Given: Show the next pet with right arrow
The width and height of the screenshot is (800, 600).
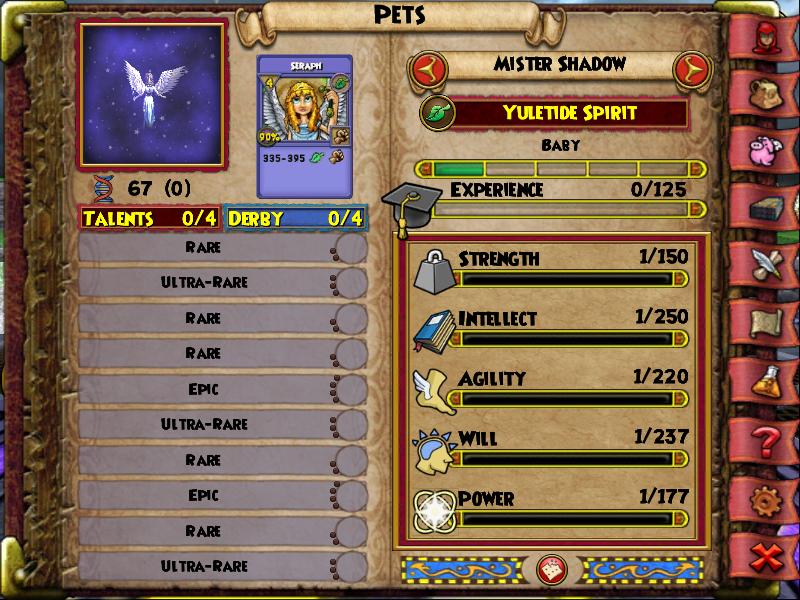Looking at the screenshot, I should (689, 71).
